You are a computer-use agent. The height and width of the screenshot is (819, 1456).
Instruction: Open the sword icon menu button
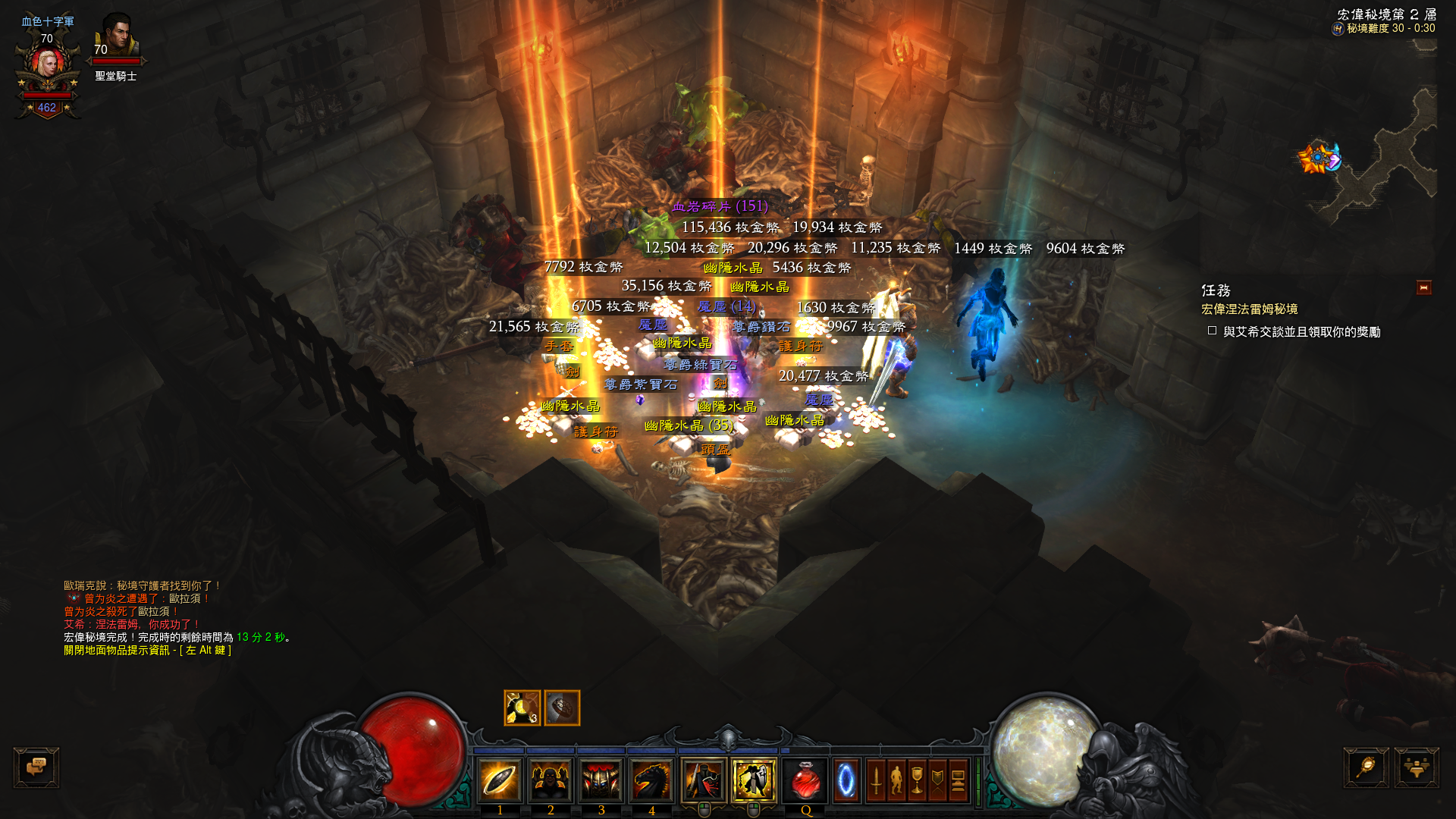tap(876, 780)
